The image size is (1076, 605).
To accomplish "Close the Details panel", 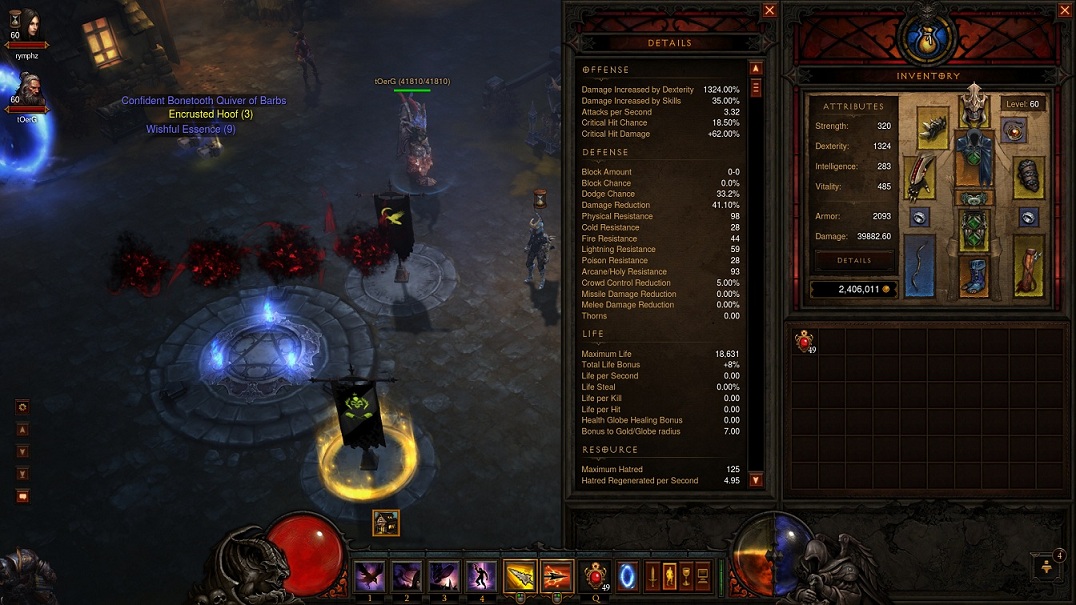I will 769,10.
